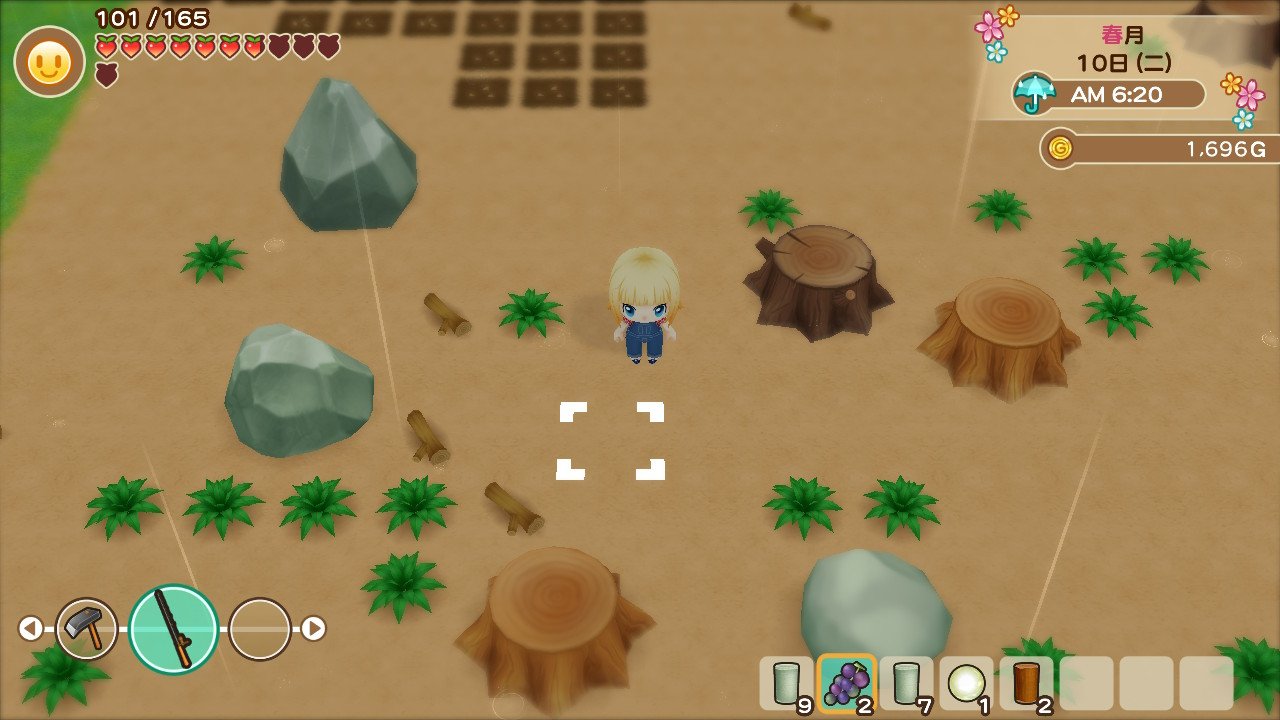Choose the lumber item slot
This screenshot has width=1280, height=720.
pyautogui.click(x=1027, y=684)
